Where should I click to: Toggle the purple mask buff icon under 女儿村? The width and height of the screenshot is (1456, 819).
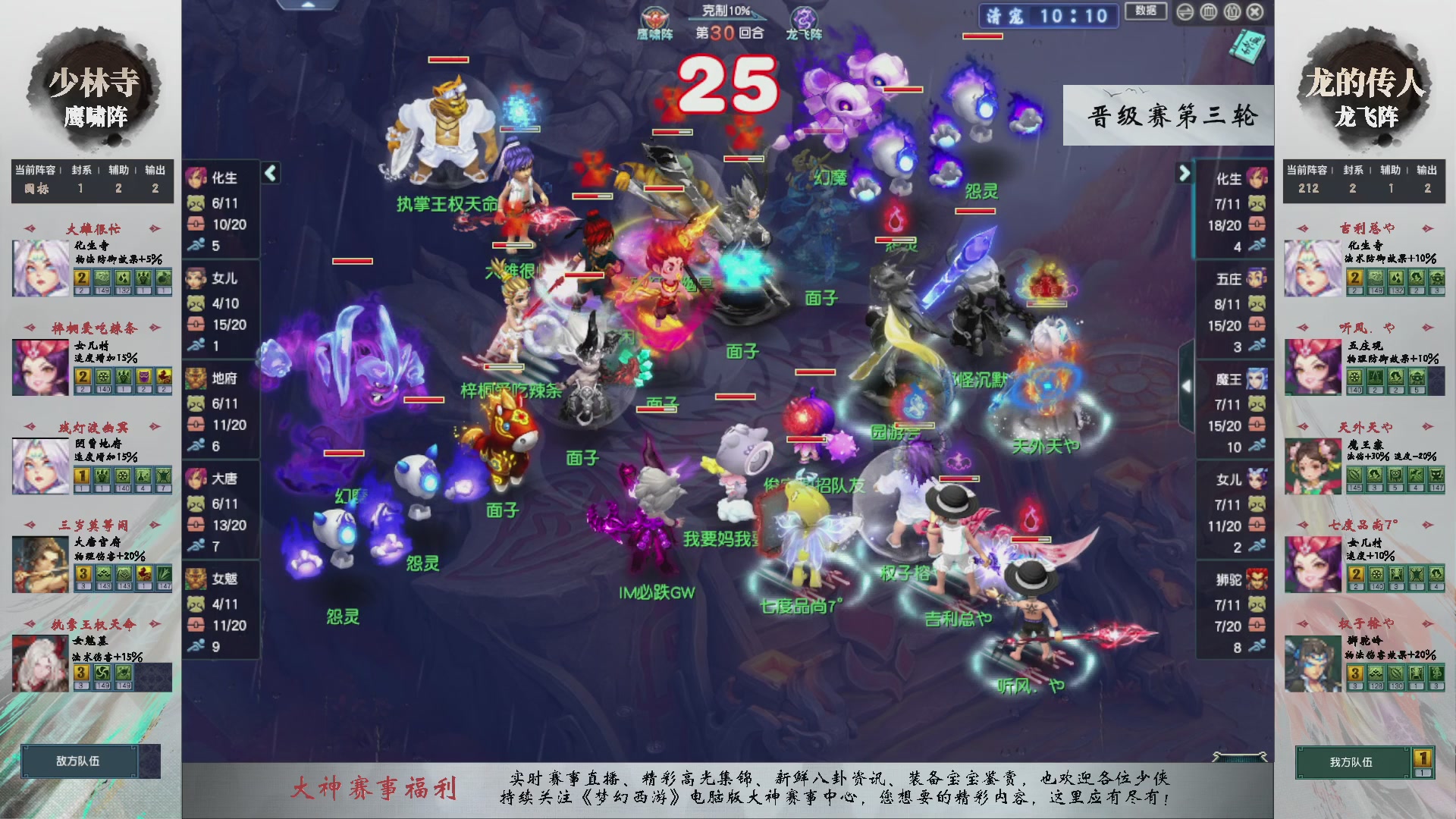[144, 378]
